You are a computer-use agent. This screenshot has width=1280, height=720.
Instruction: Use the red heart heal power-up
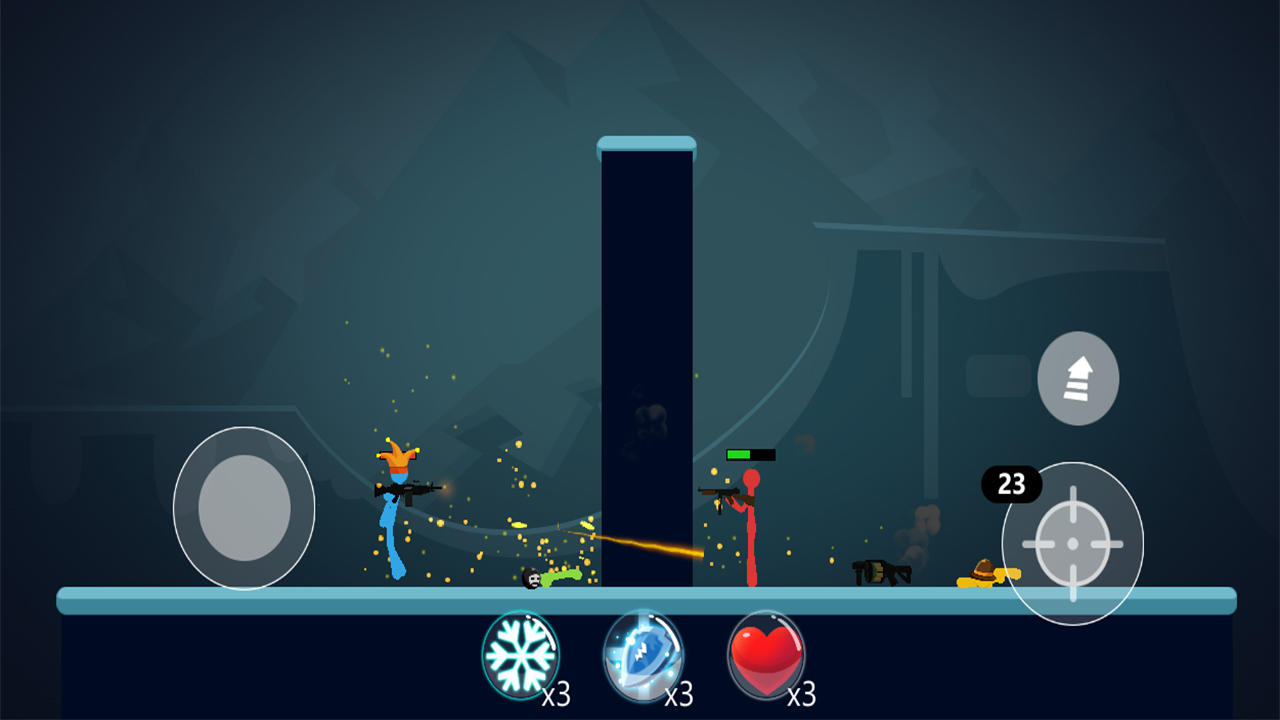pos(765,656)
